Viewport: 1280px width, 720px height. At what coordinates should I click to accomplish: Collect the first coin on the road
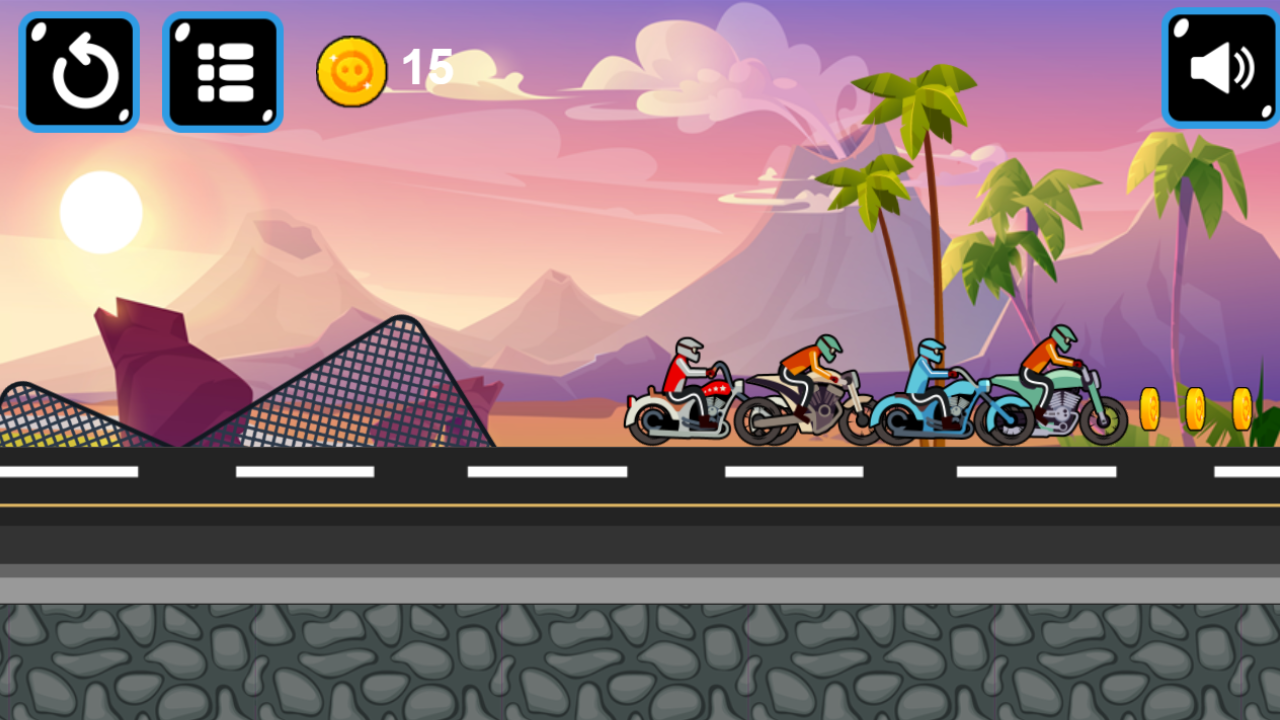tap(1152, 410)
